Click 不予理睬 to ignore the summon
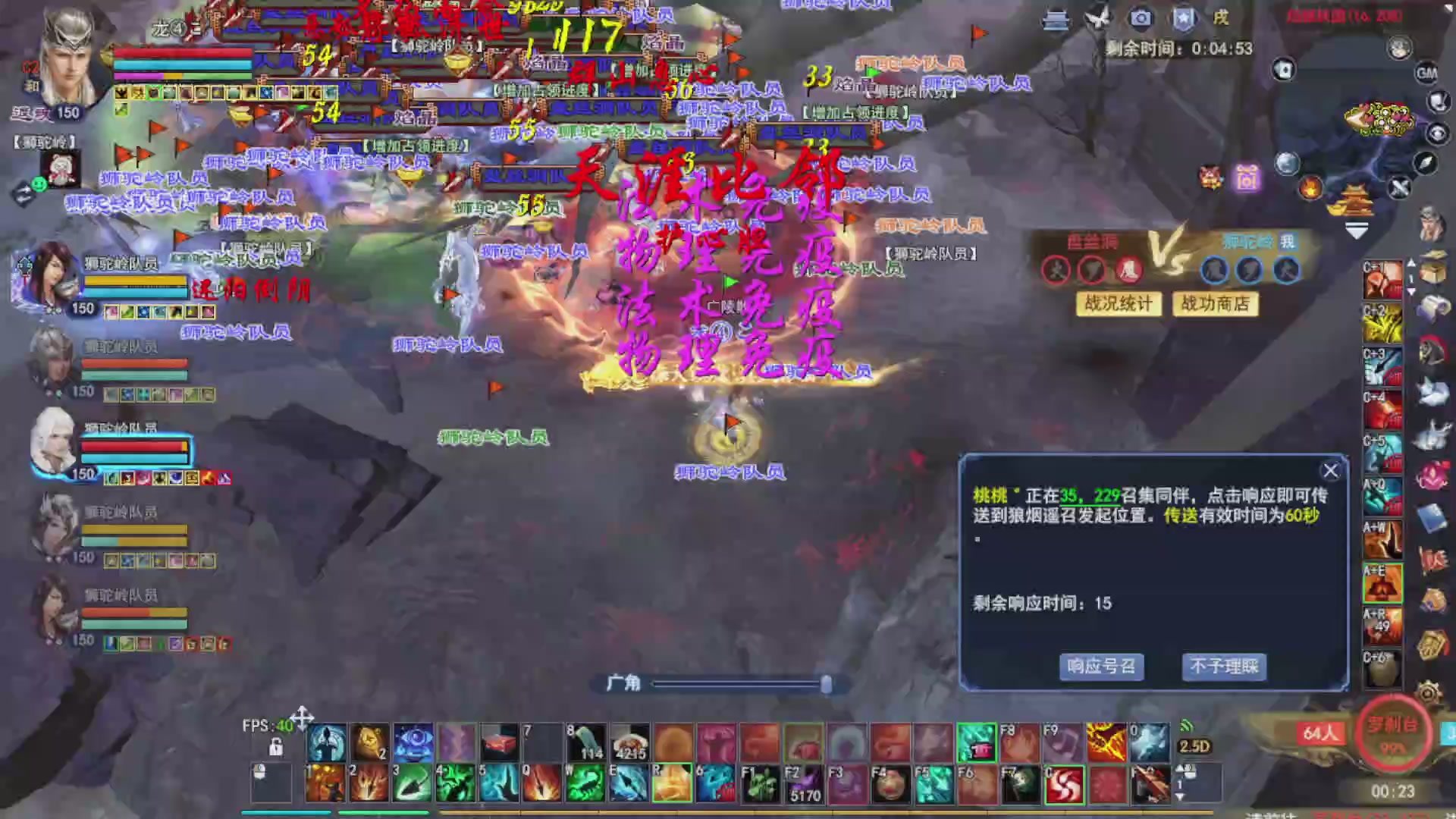This screenshot has height=819, width=1456. [x=1223, y=667]
